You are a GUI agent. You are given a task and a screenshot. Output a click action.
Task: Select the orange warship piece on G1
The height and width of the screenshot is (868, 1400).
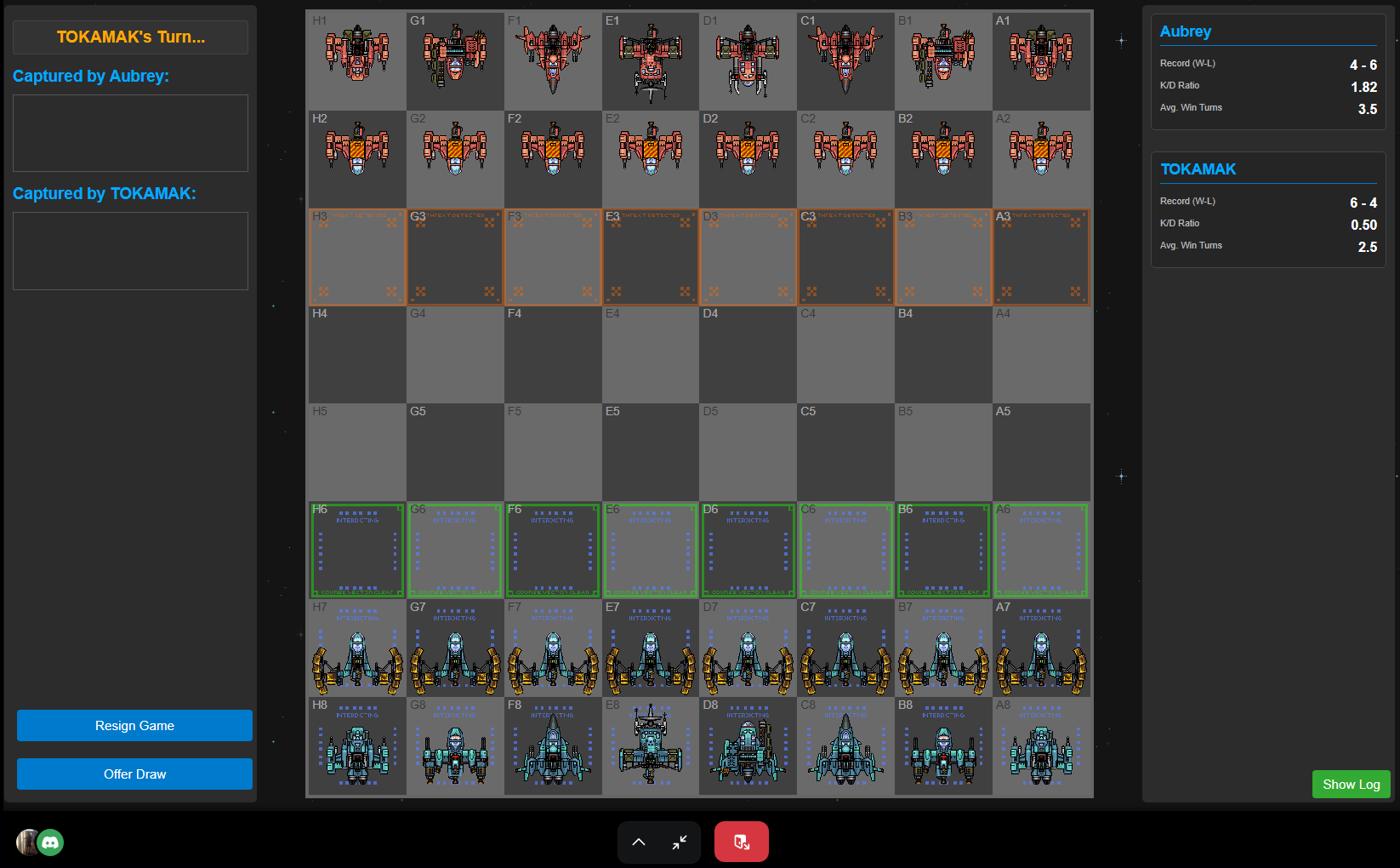(x=454, y=60)
